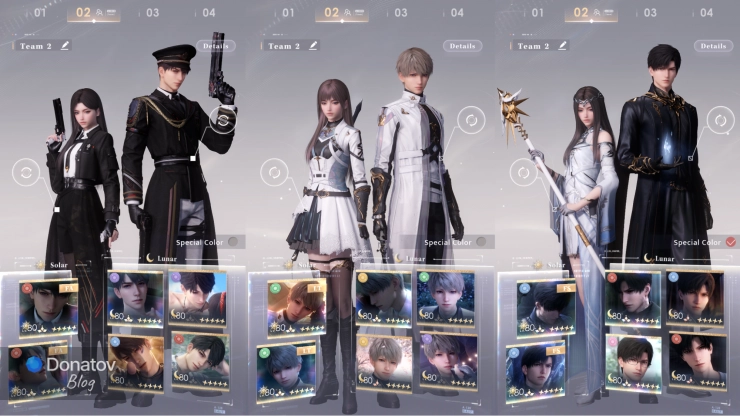Image resolution: width=740 pixels, height=416 pixels.
Task: Click swap icon beside the black-uniformed gun girl
Action: [x=24, y=173]
